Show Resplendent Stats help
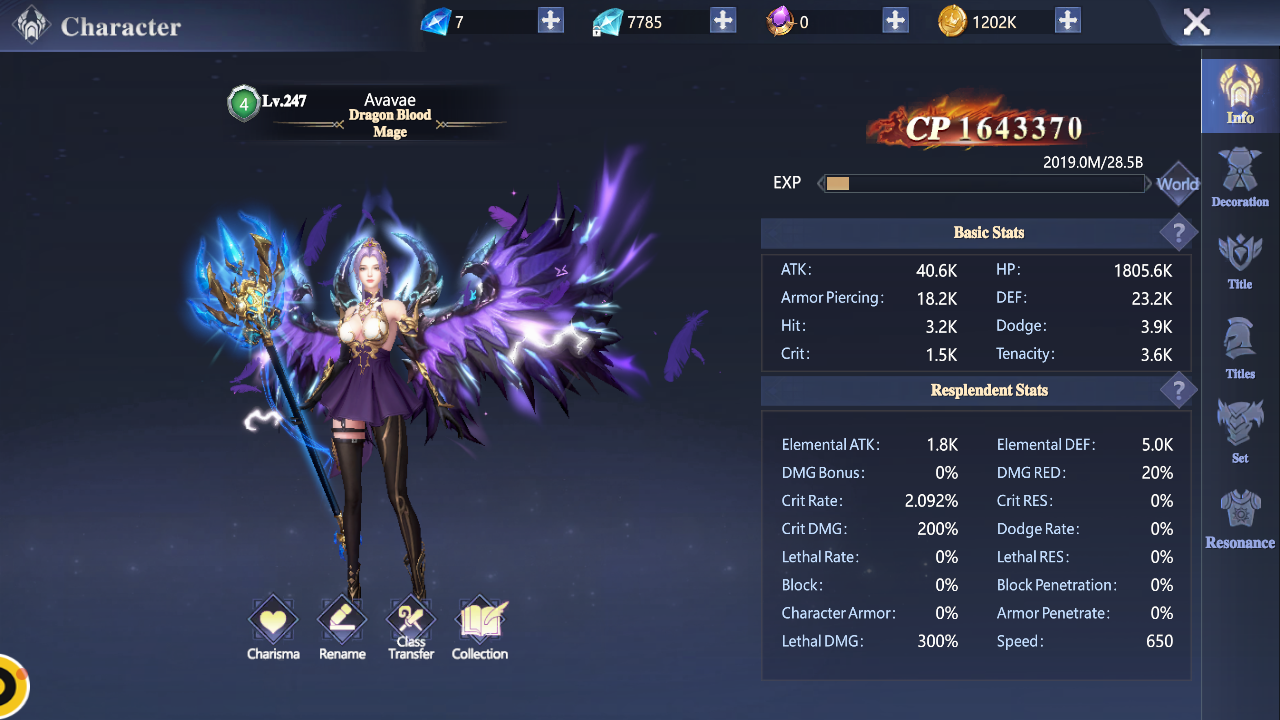This screenshot has width=1280, height=720. [x=1178, y=390]
